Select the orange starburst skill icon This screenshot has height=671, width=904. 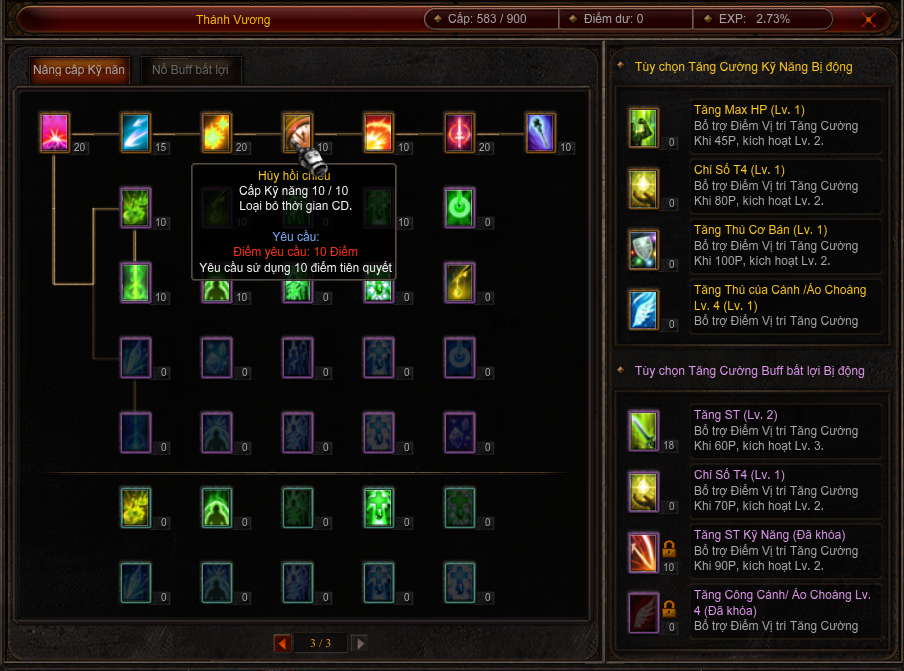(x=217, y=132)
